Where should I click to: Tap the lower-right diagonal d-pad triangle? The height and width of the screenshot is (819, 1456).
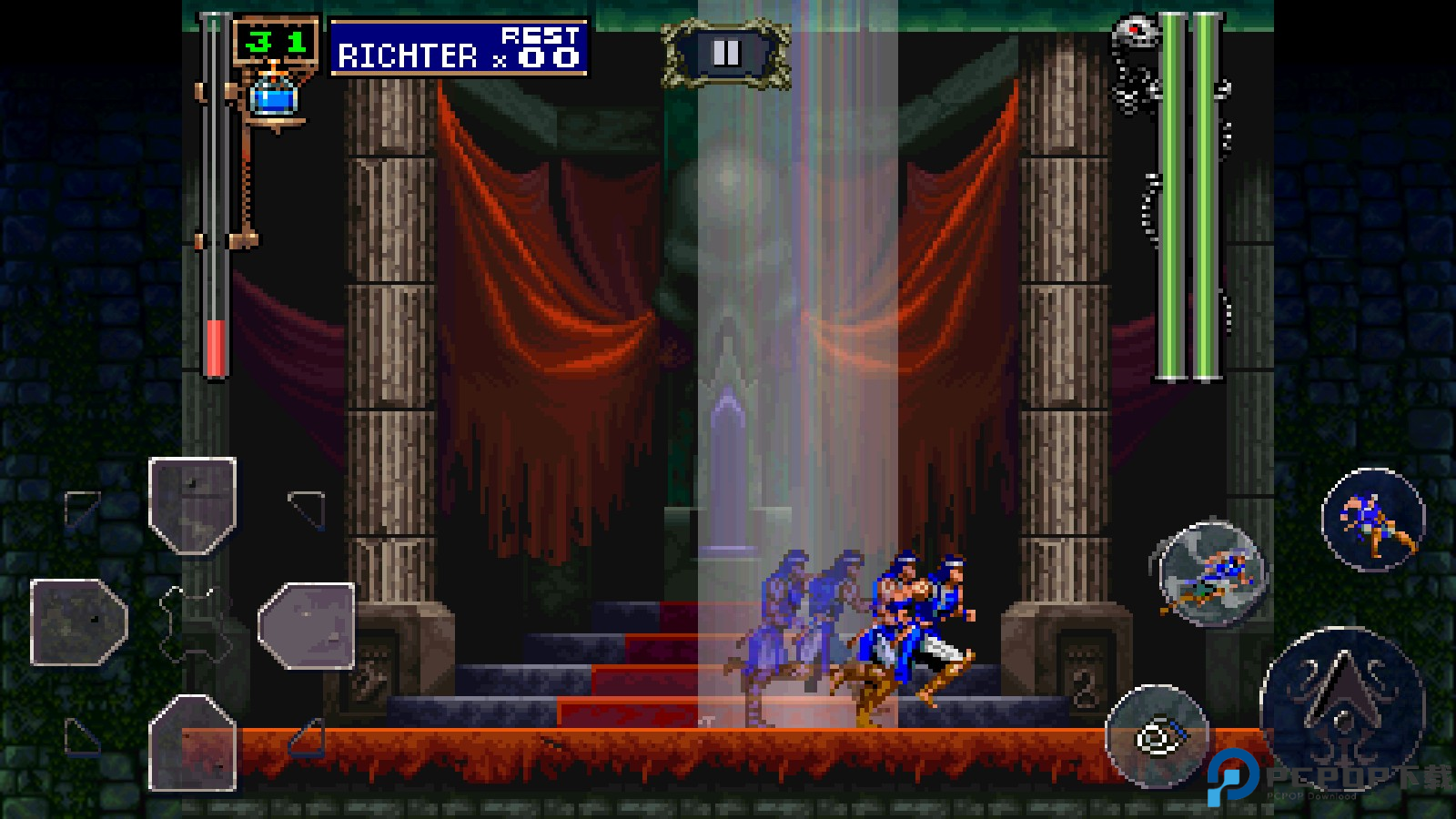(308, 738)
